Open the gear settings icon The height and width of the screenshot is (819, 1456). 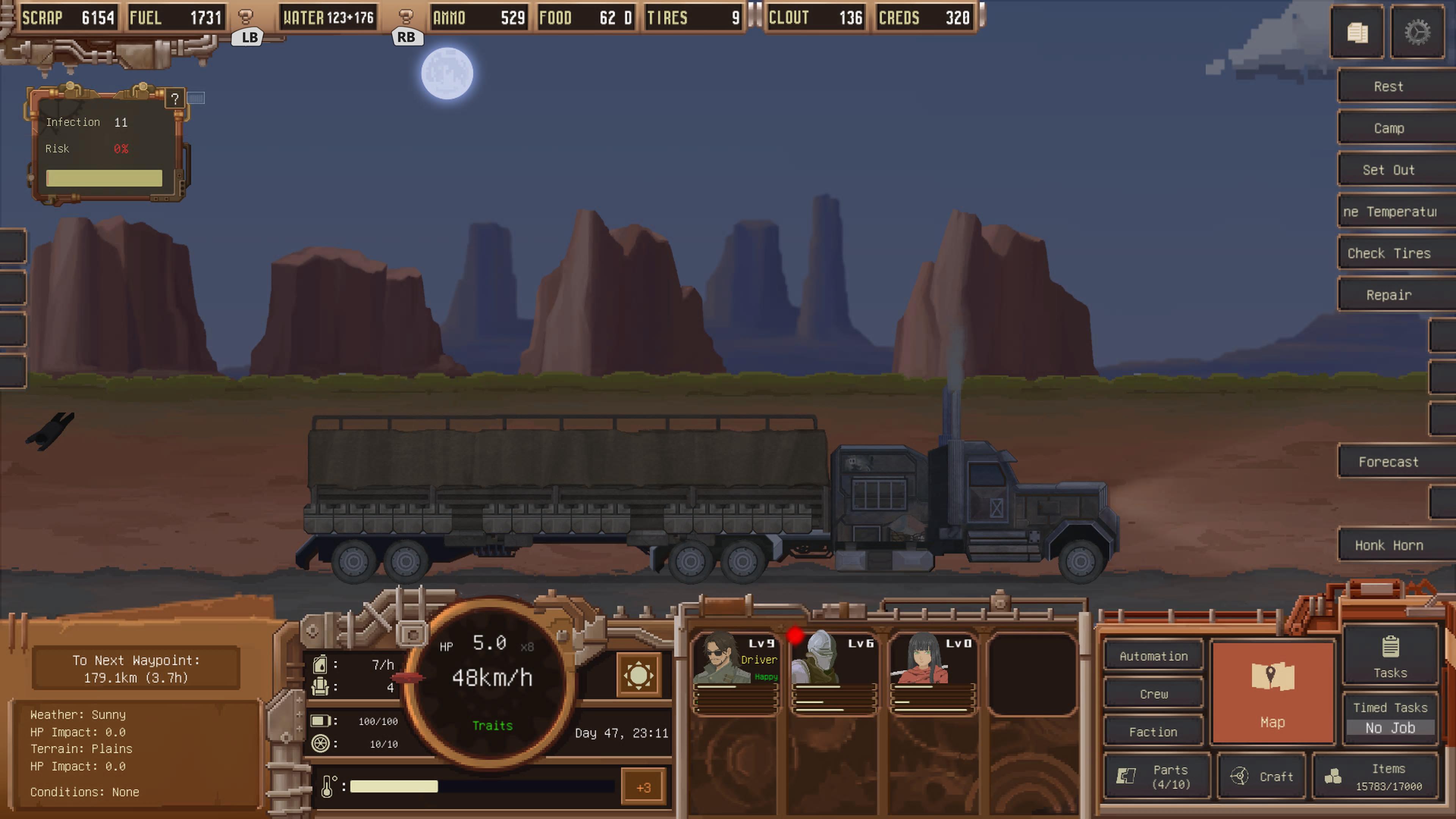(1417, 33)
